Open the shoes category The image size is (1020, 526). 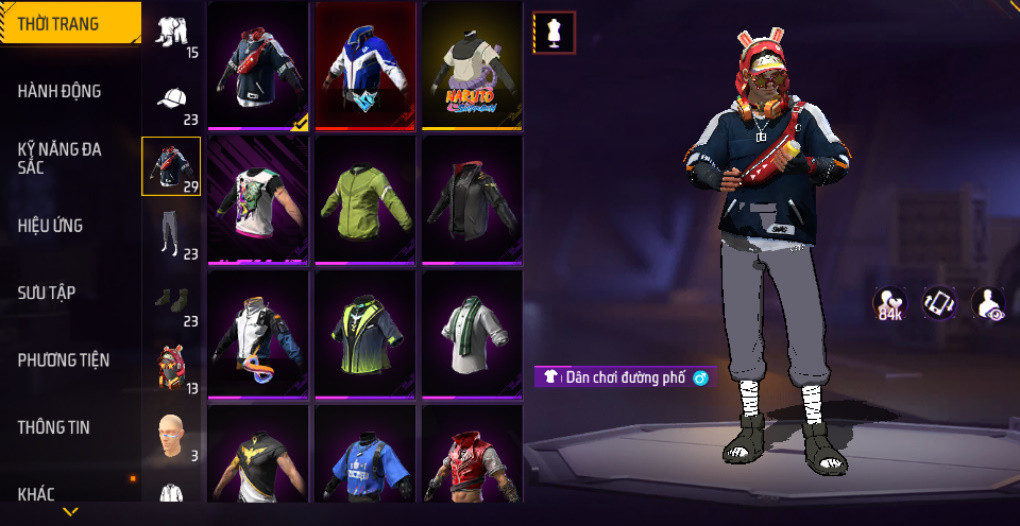click(x=172, y=301)
